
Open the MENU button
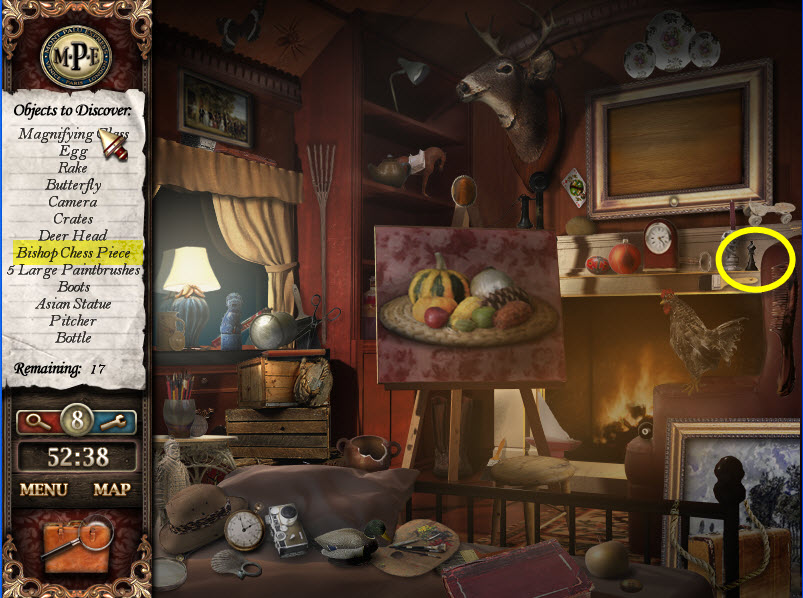(x=43, y=490)
